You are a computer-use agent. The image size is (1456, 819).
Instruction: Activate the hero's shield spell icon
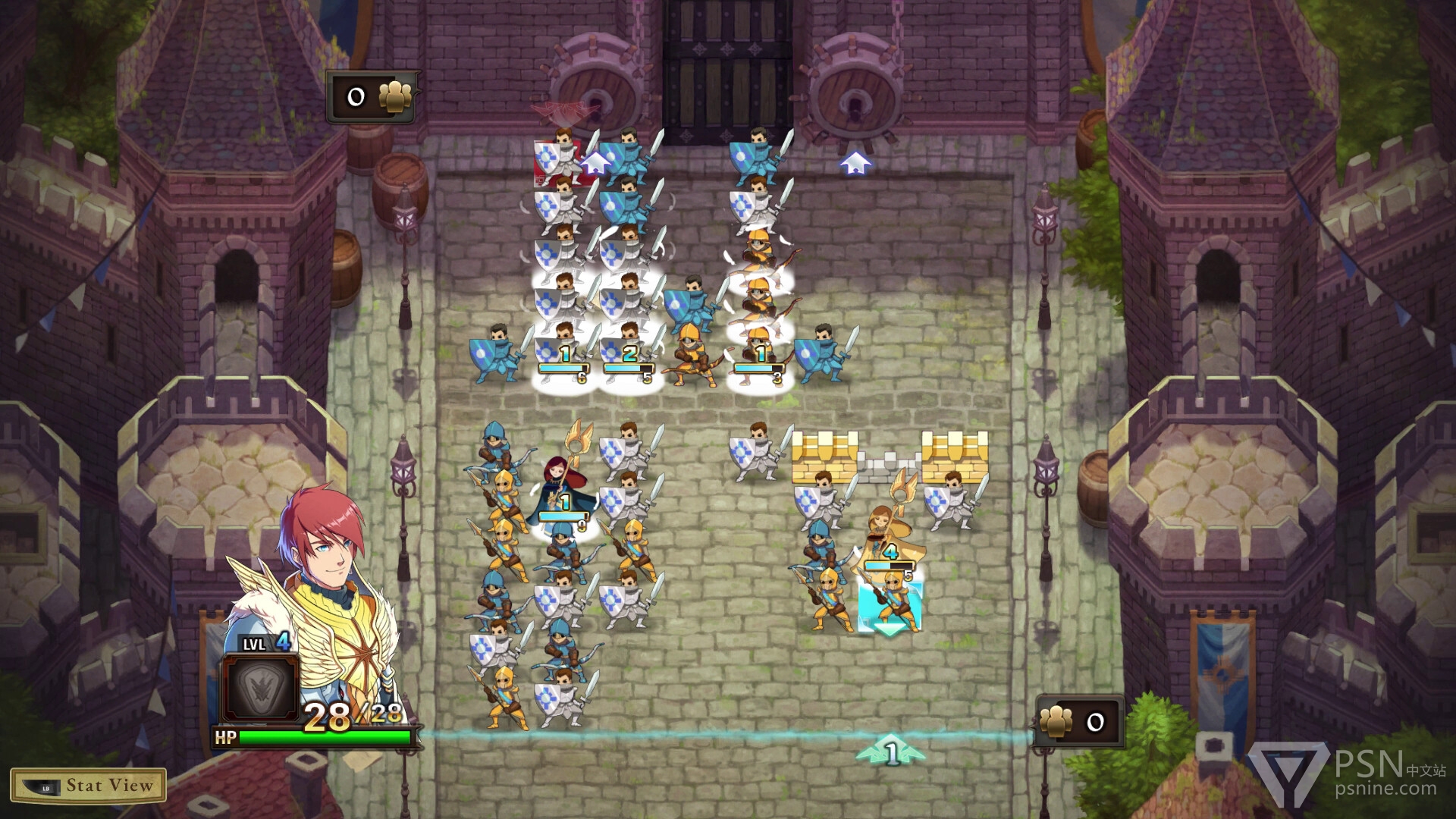click(259, 689)
